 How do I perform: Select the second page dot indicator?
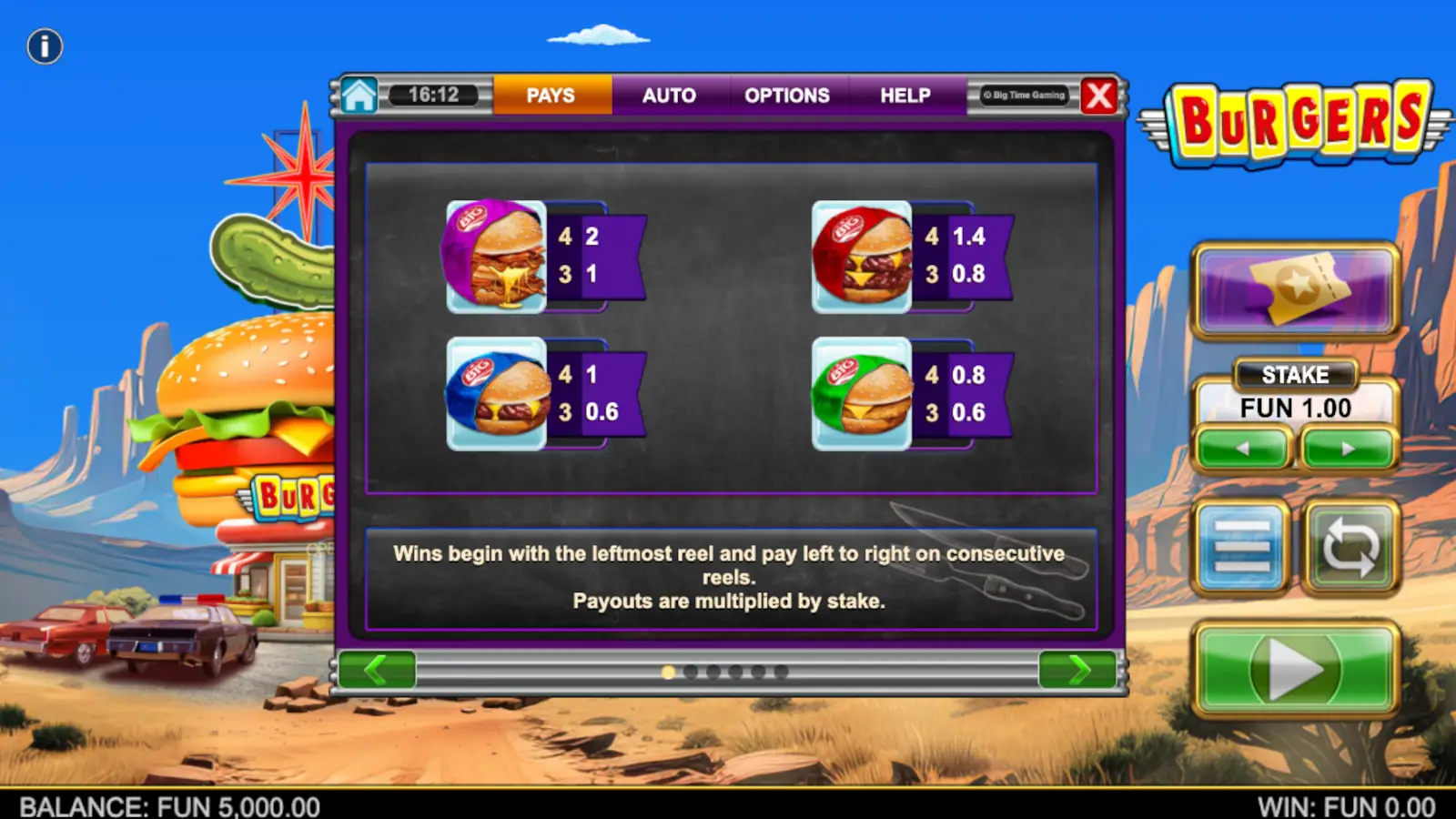(693, 672)
